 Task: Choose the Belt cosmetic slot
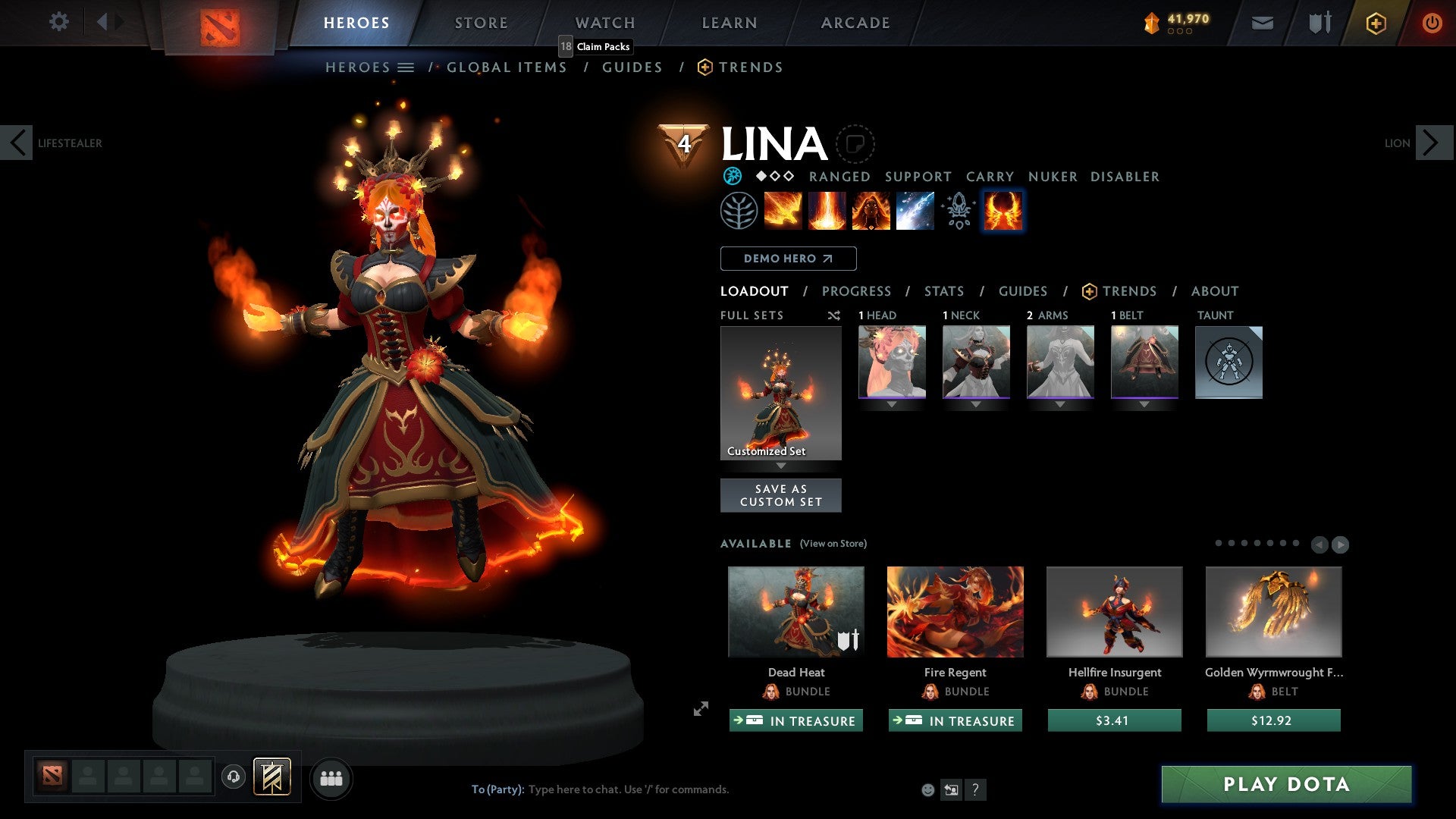coord(1144,362)
